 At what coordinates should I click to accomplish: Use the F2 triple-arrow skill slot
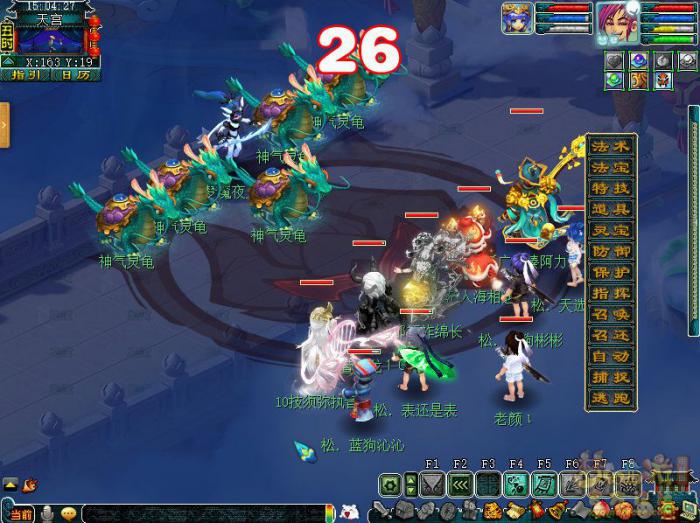pyautogui.click(x=460, y=485)
